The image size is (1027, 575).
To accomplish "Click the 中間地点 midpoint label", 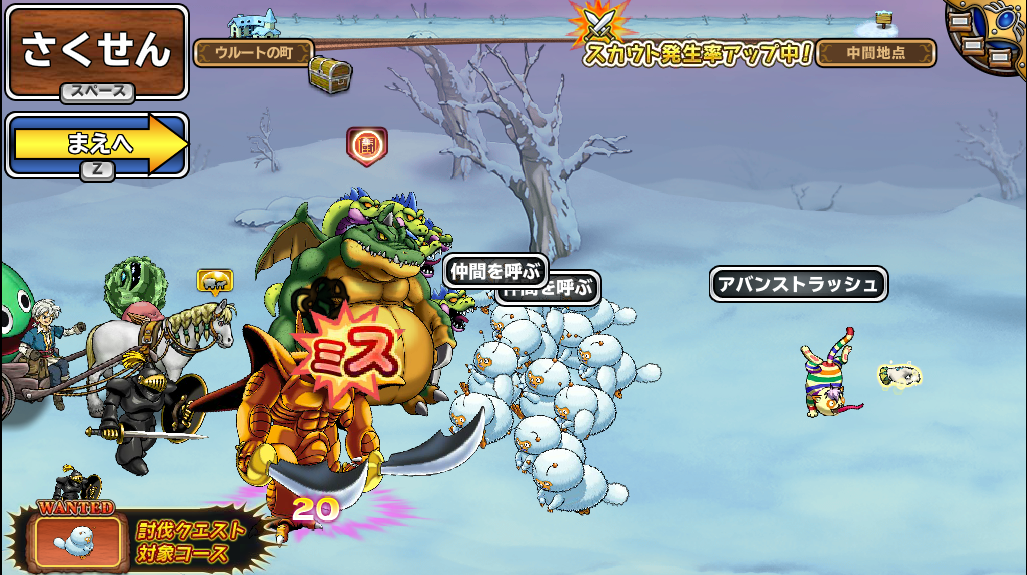I will pos(875,53).
